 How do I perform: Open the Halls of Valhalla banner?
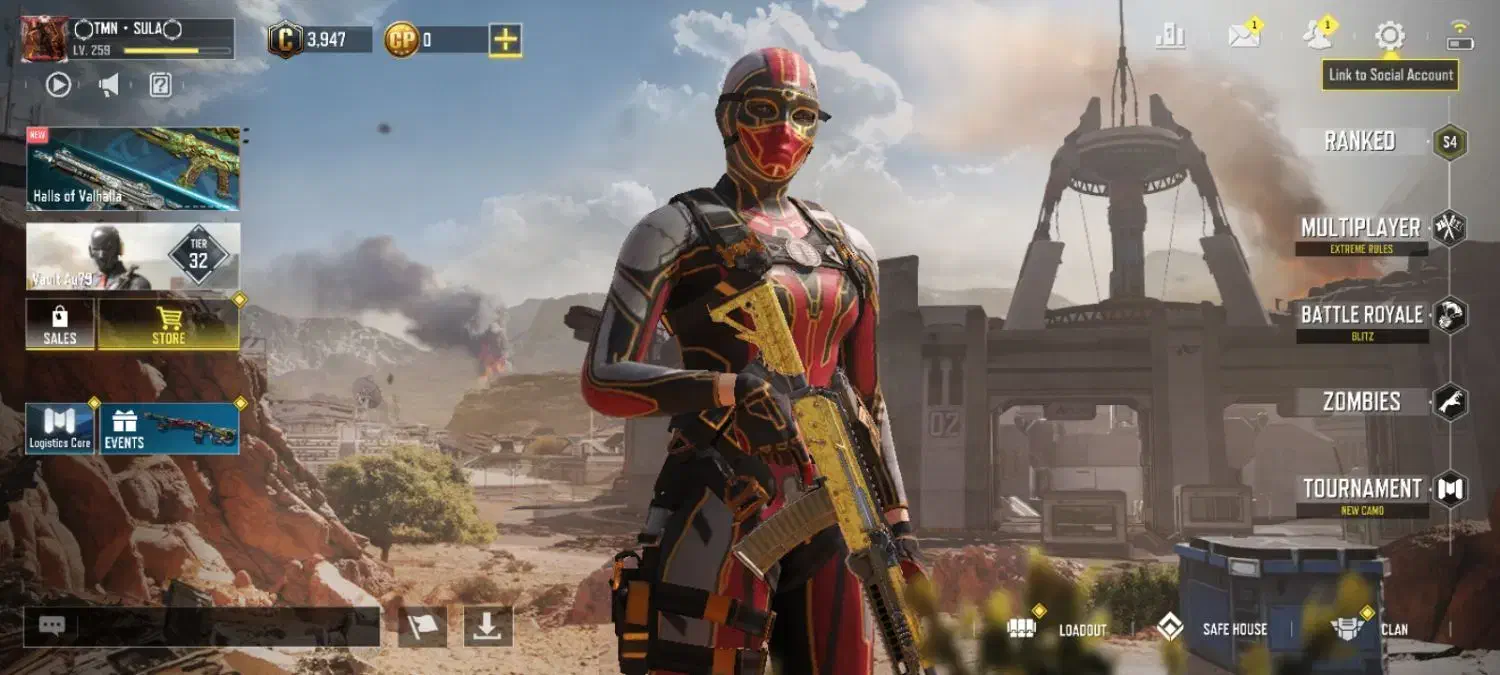(x=133, y=168)
